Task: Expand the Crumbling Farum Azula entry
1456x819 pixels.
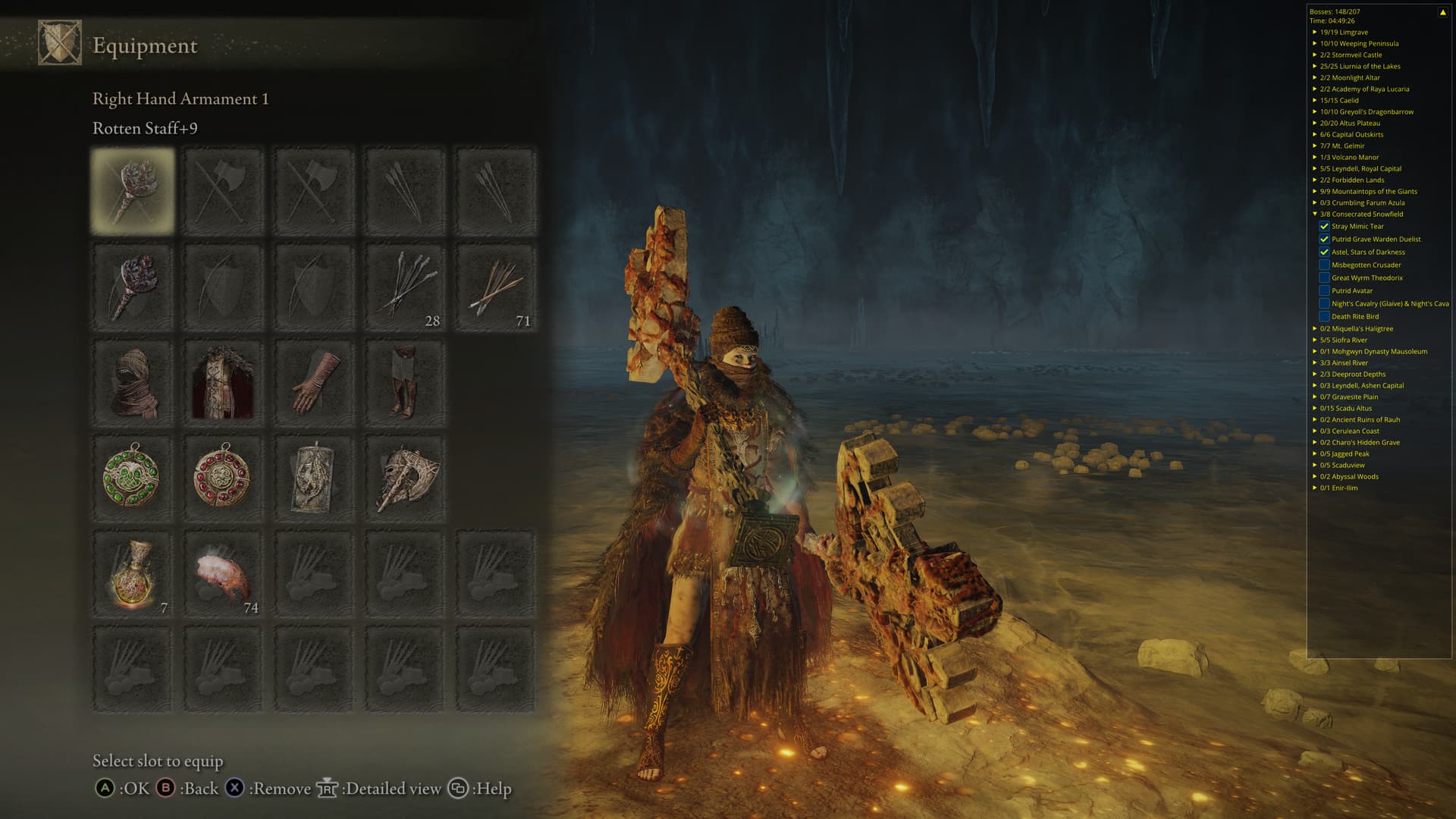Action: (x=1315, y=202)
